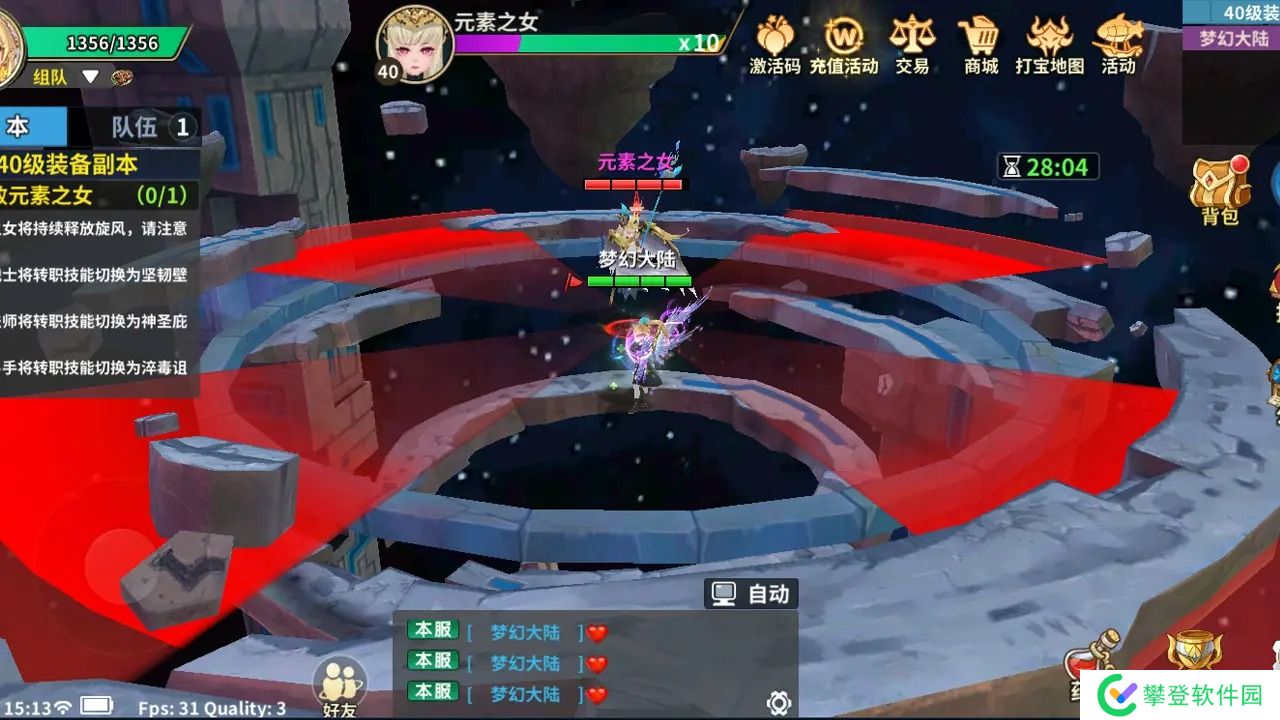Switch to the 队伍 team tab

click(x=150, y=127)
